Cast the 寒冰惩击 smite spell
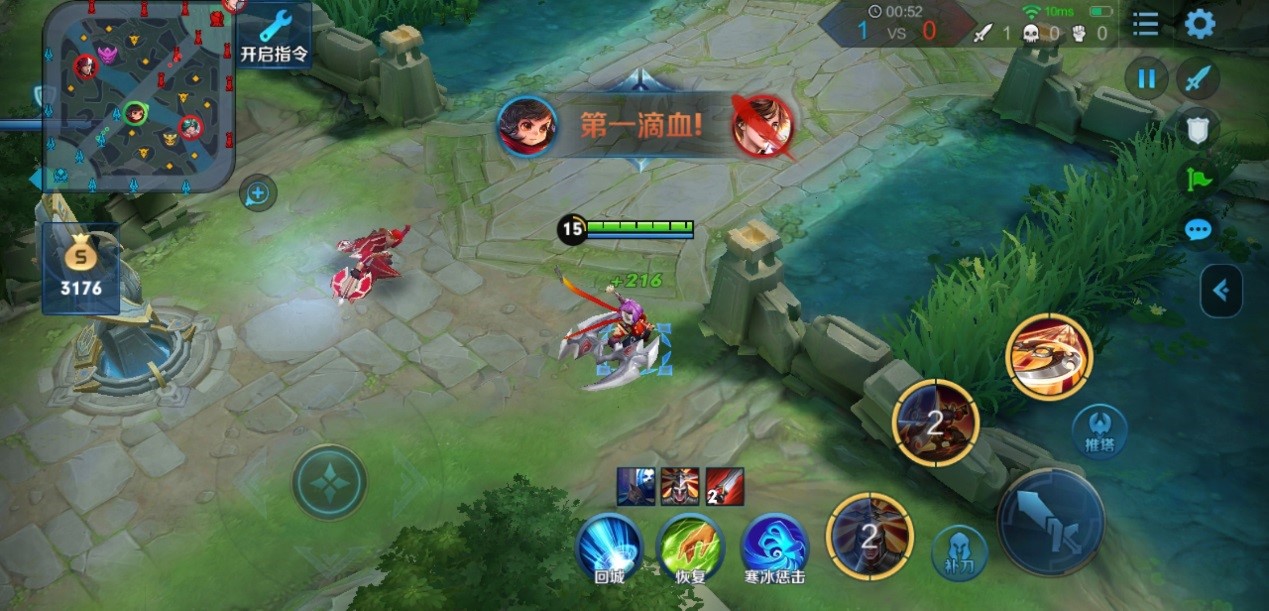 click(774, 546)
